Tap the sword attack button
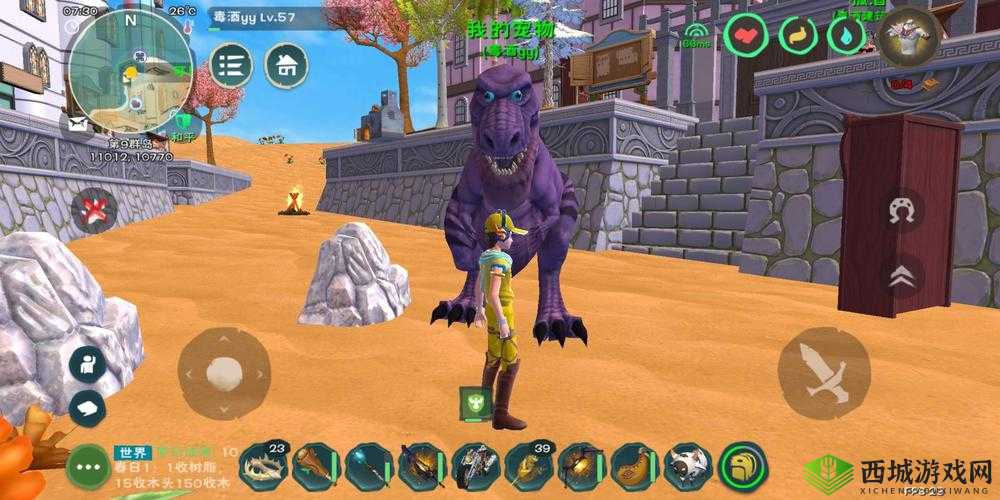1000x500 pixels. 823,373
